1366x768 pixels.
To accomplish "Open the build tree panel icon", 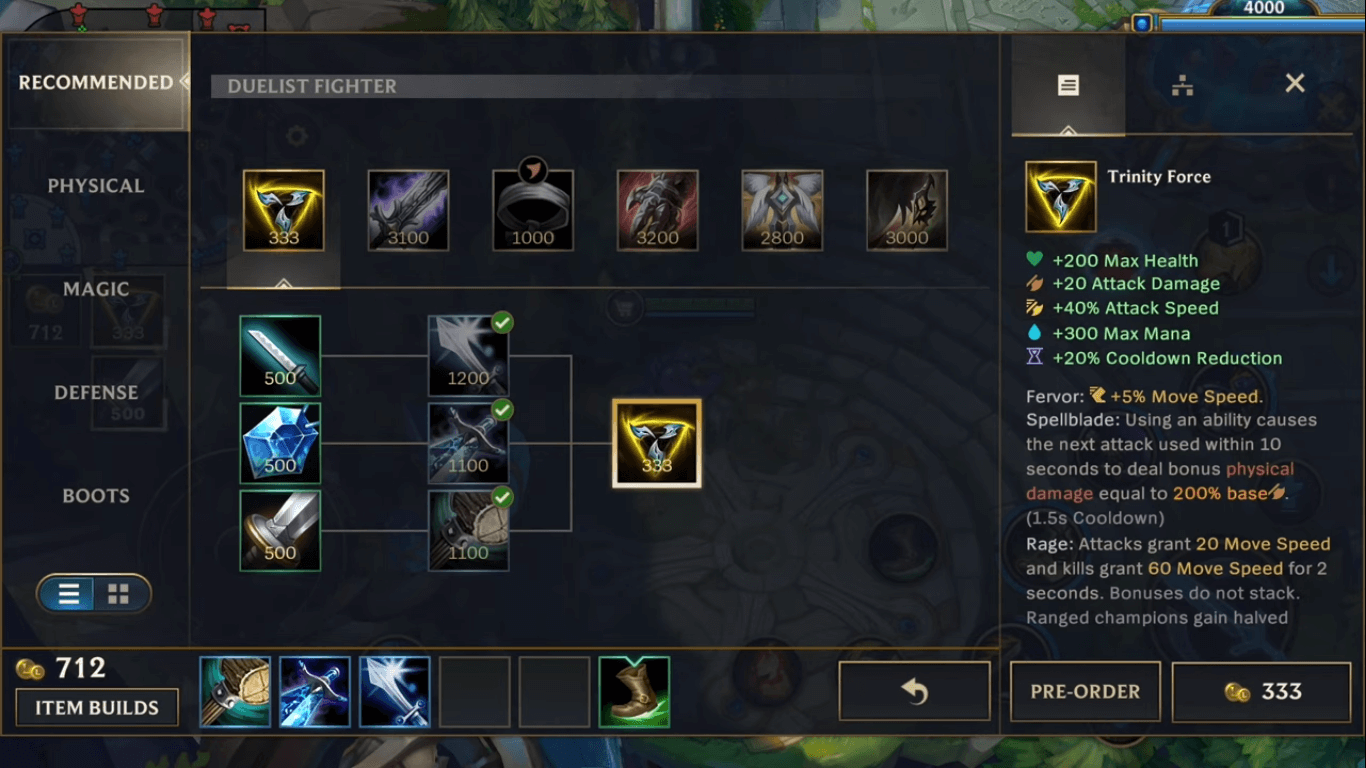I will [1185, 85].
